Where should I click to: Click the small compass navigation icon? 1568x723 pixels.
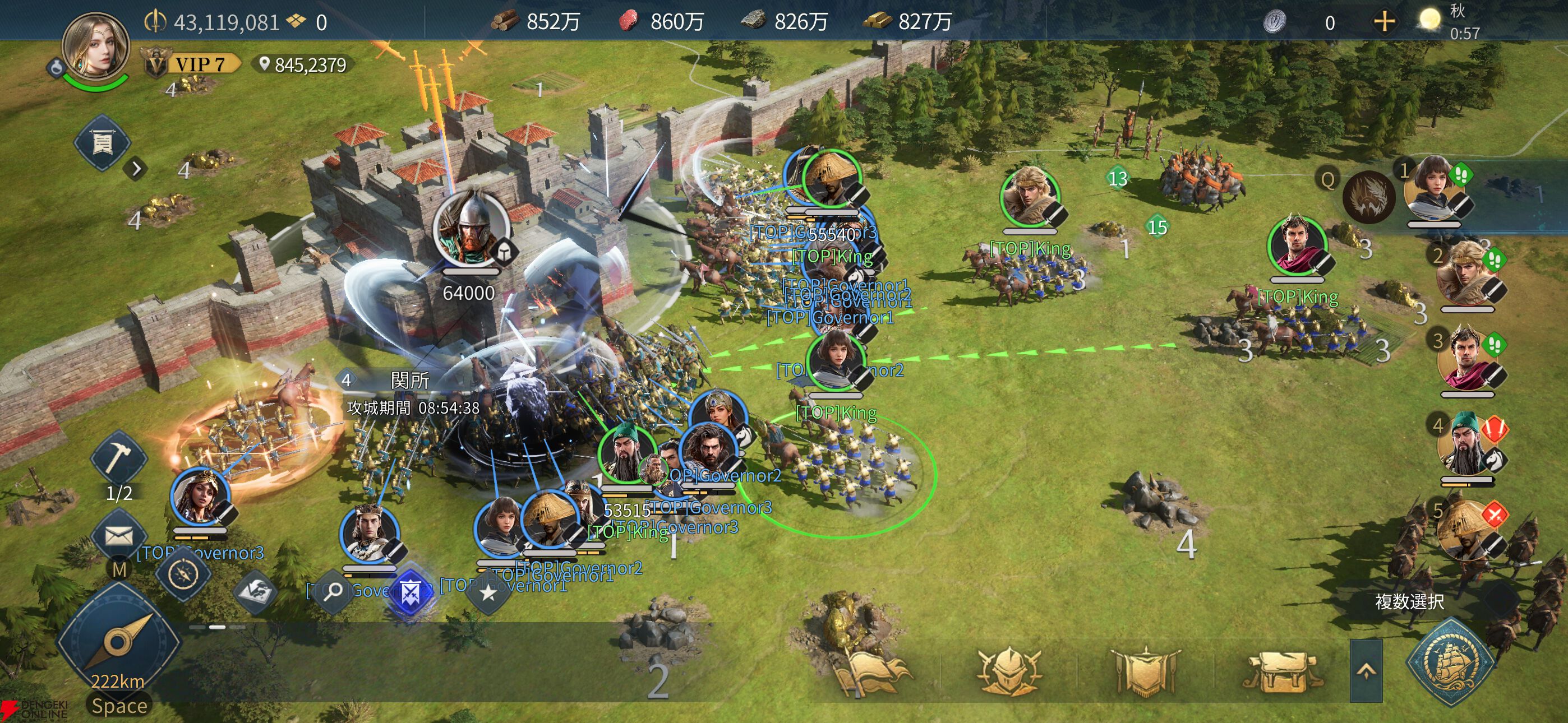(183, 573)
